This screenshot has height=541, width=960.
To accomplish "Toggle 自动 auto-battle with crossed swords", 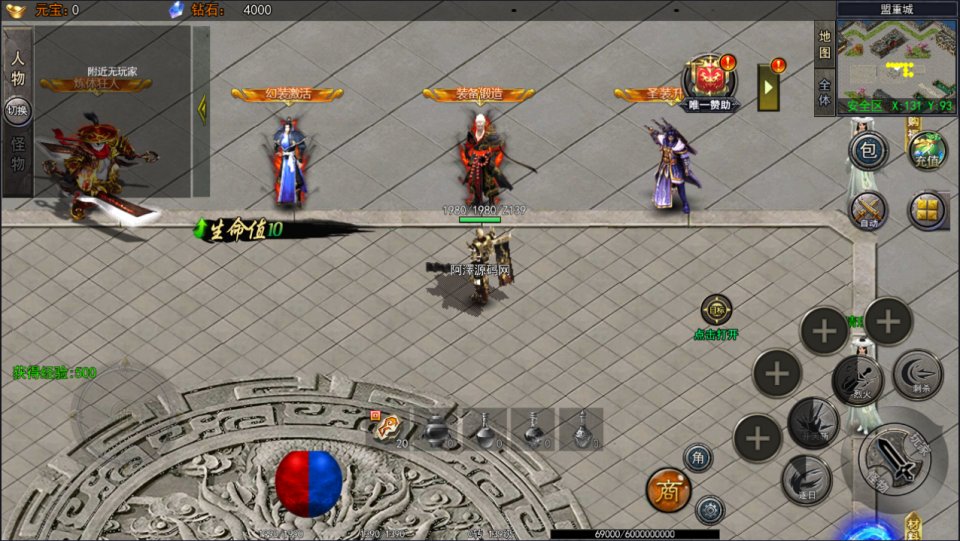I will 868,211.
